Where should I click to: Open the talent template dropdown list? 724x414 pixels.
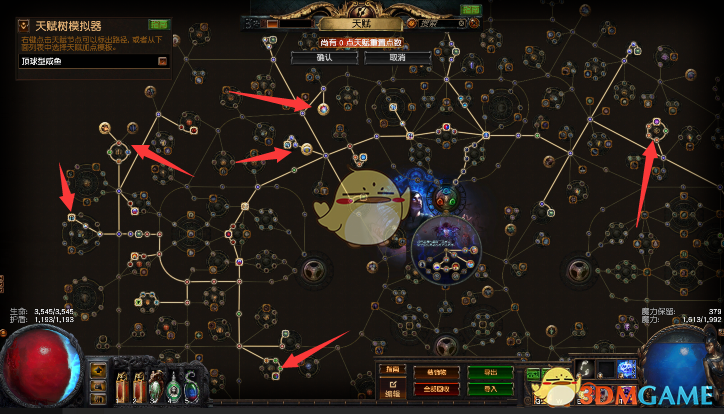(162, 61)
